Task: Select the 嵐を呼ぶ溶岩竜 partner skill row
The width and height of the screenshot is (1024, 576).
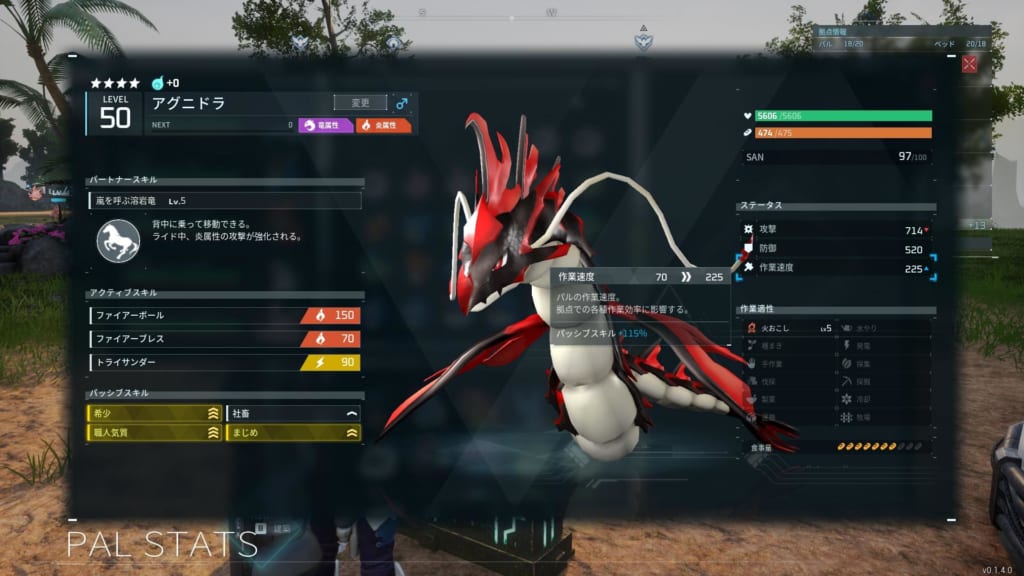Action: coord(224,201)
